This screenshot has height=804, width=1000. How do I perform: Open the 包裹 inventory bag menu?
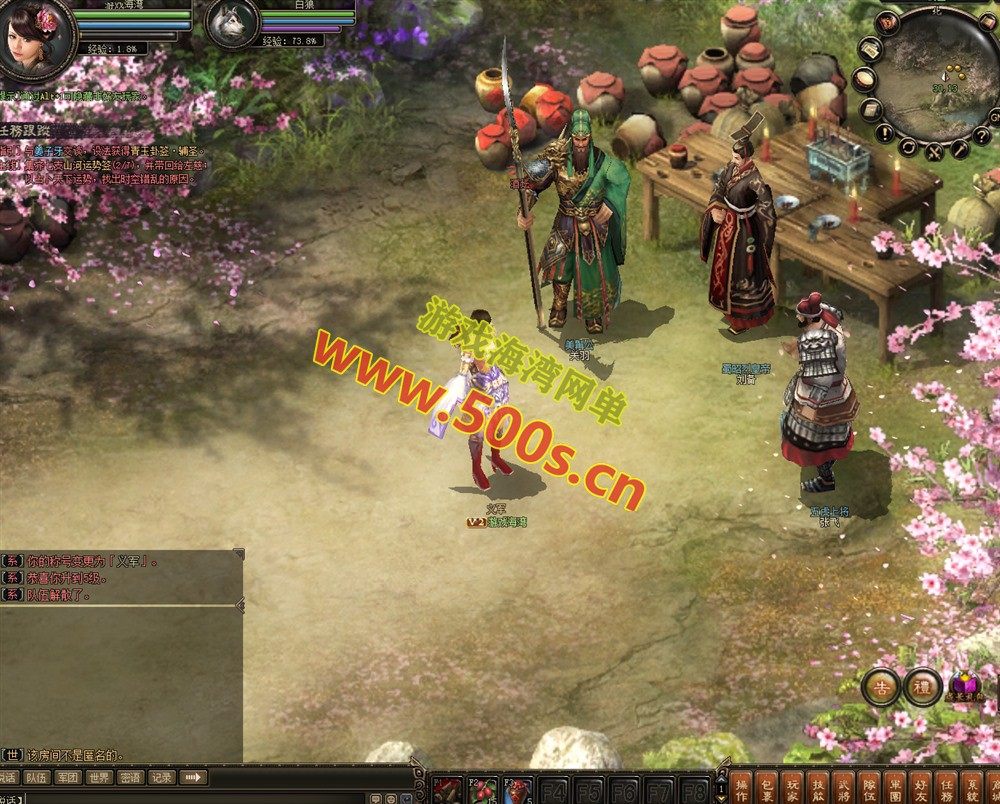[x=767, y=787]
